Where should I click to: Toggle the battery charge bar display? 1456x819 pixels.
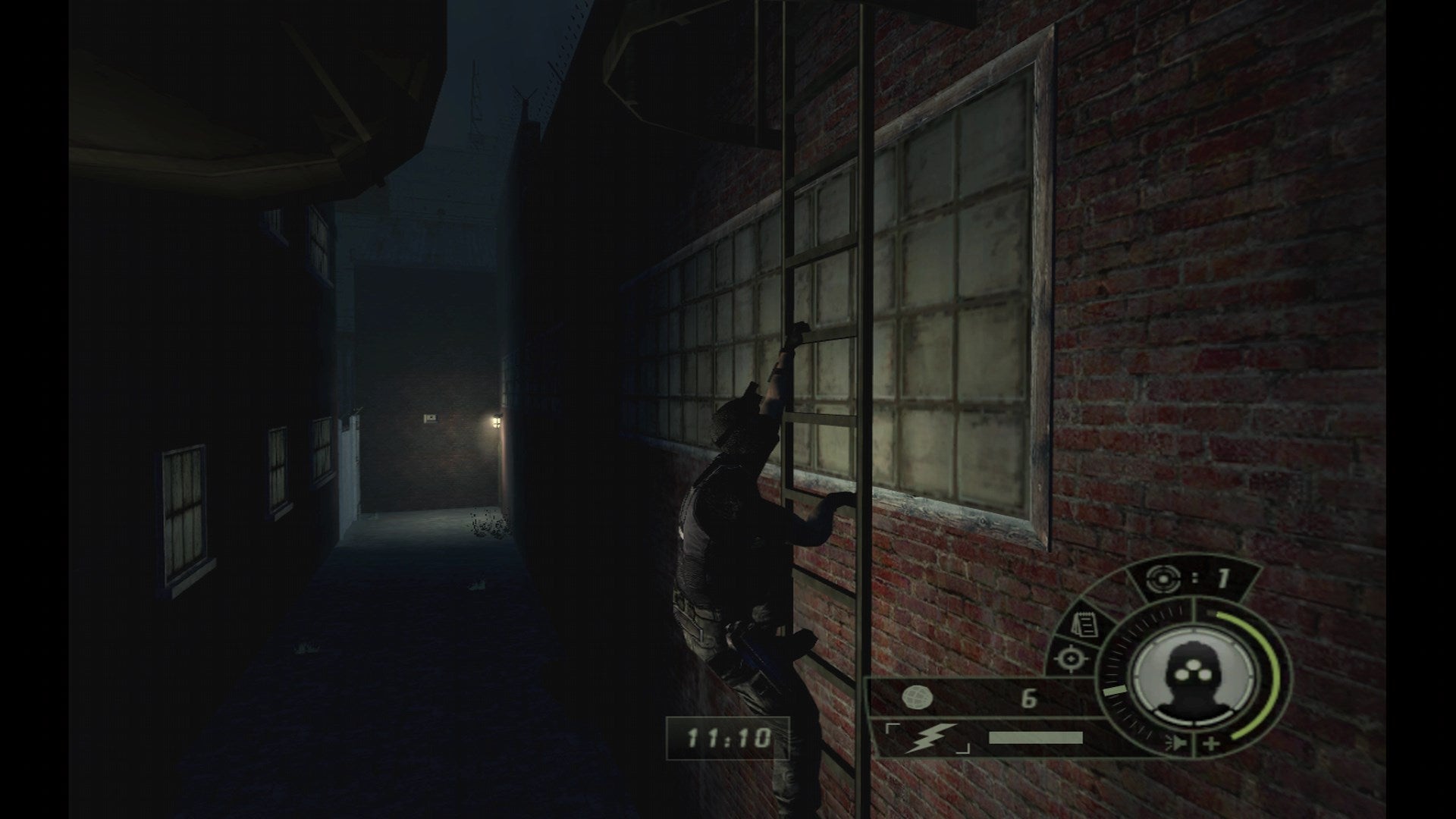[x=1035, y=738]
